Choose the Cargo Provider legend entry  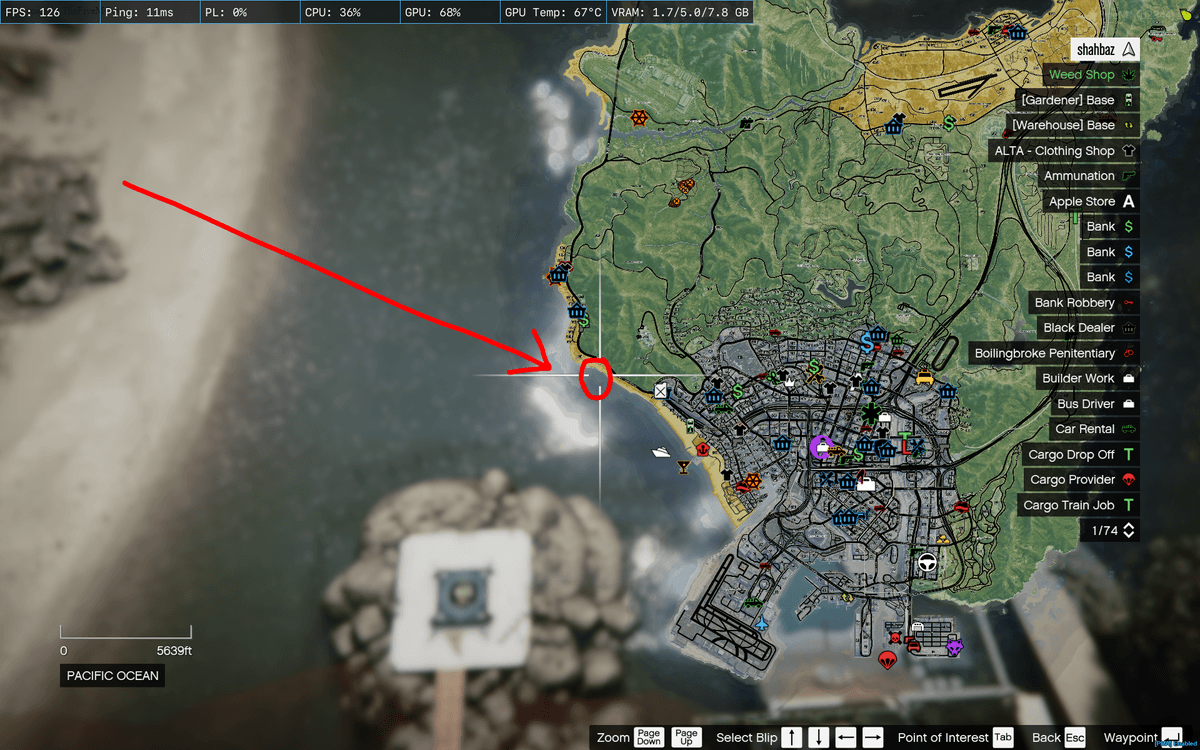click(x=1079, y=480)
